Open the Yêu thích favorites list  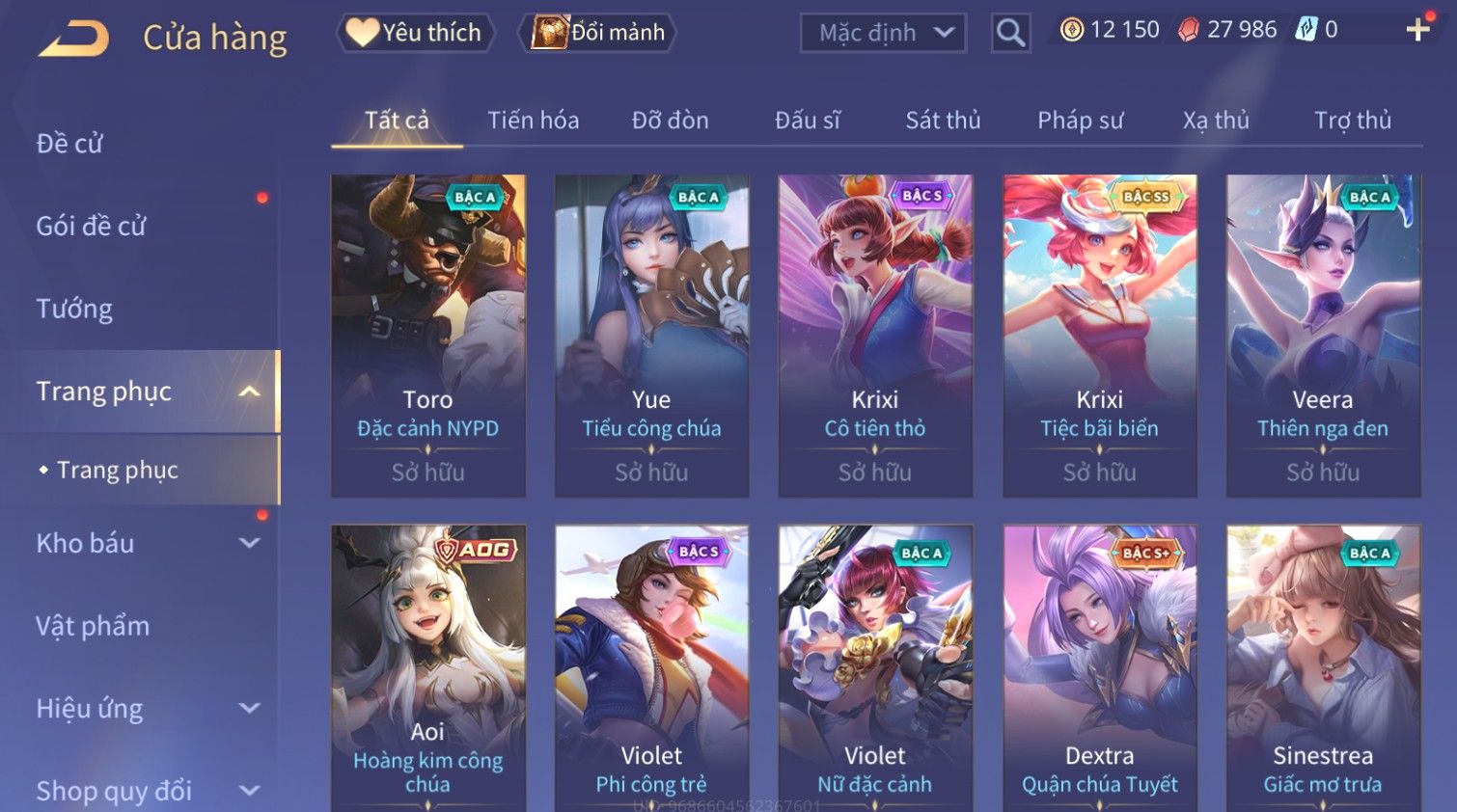click(415, 33)
